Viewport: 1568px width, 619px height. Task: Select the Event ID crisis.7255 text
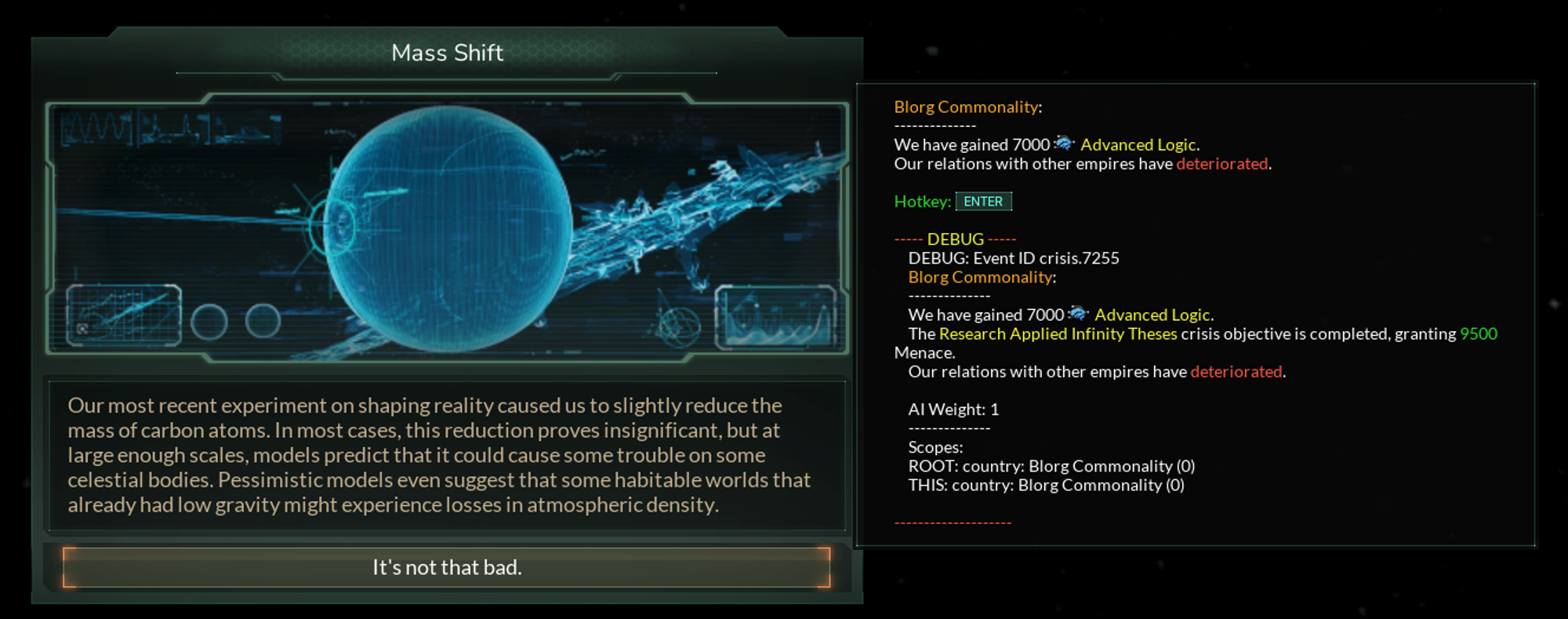pos(1014,257)
